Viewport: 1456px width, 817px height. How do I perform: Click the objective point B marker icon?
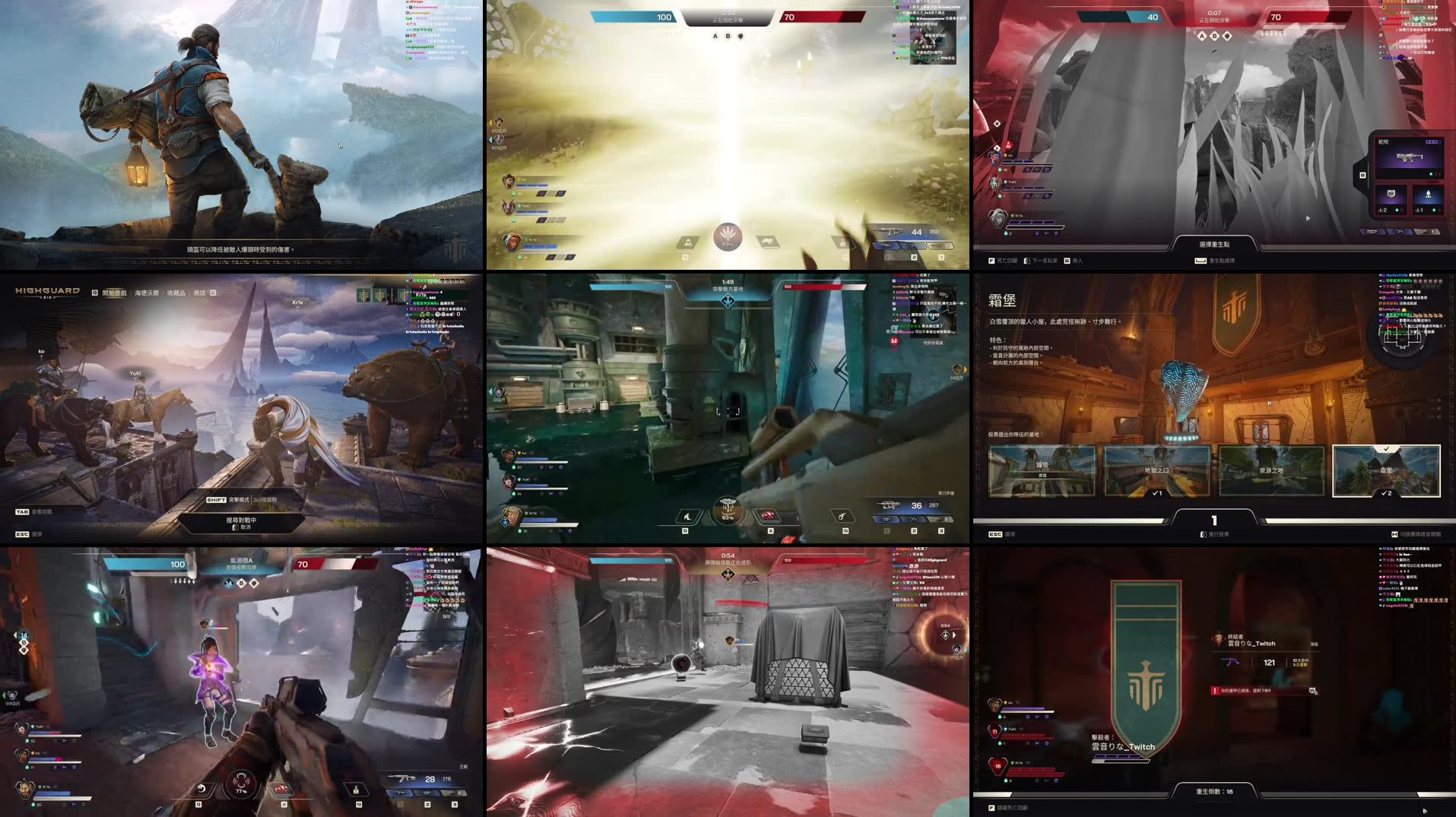click(x=728, y=36)
